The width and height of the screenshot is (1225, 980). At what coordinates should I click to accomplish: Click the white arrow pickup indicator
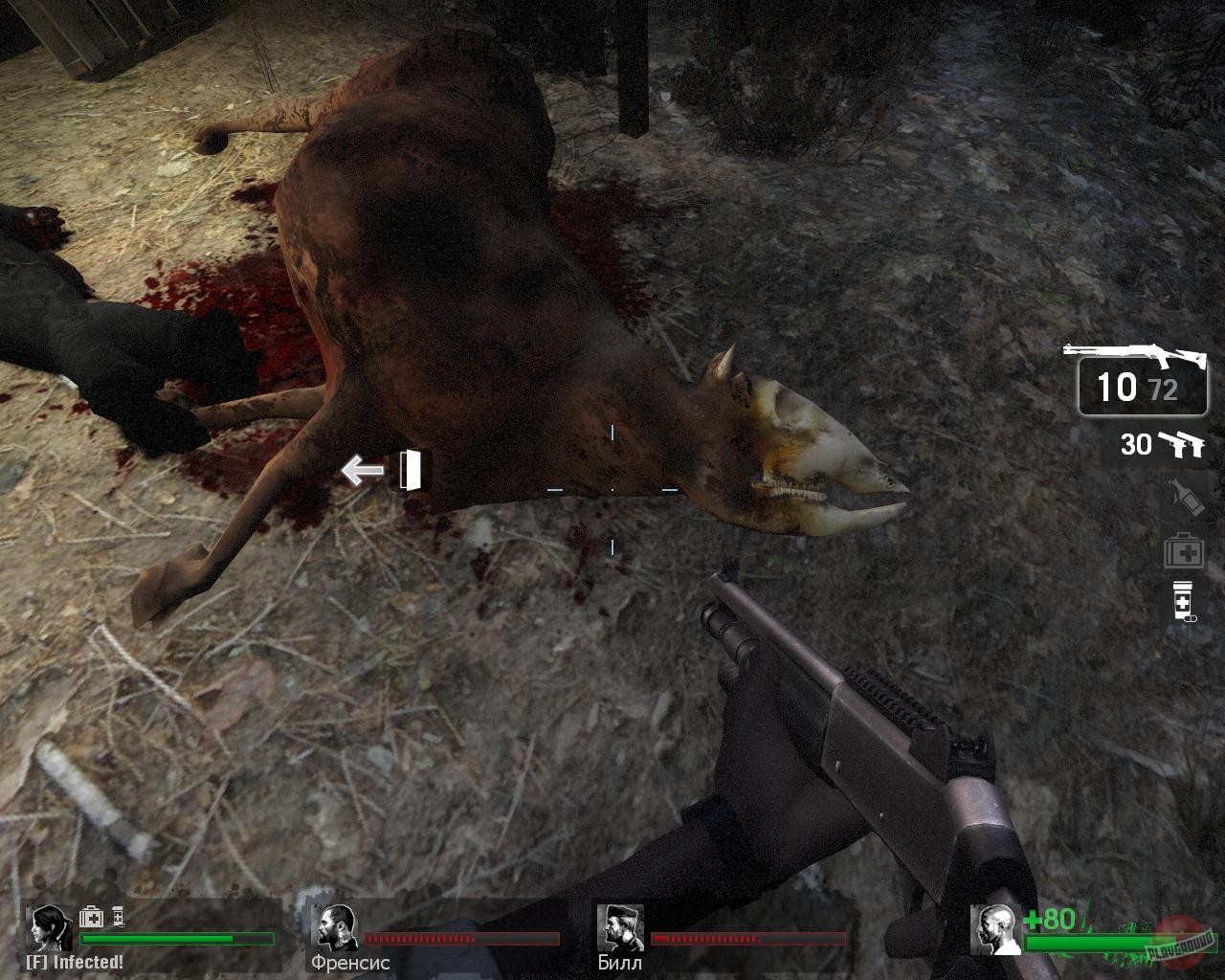(x=362, y=470)
